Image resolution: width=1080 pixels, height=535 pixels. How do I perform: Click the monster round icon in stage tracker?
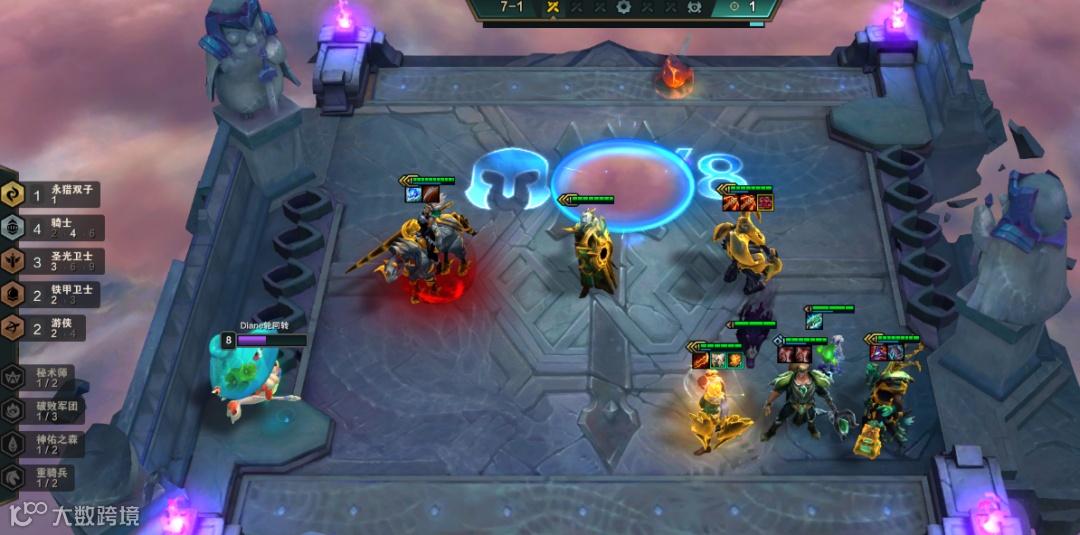[x=695, y=8]
